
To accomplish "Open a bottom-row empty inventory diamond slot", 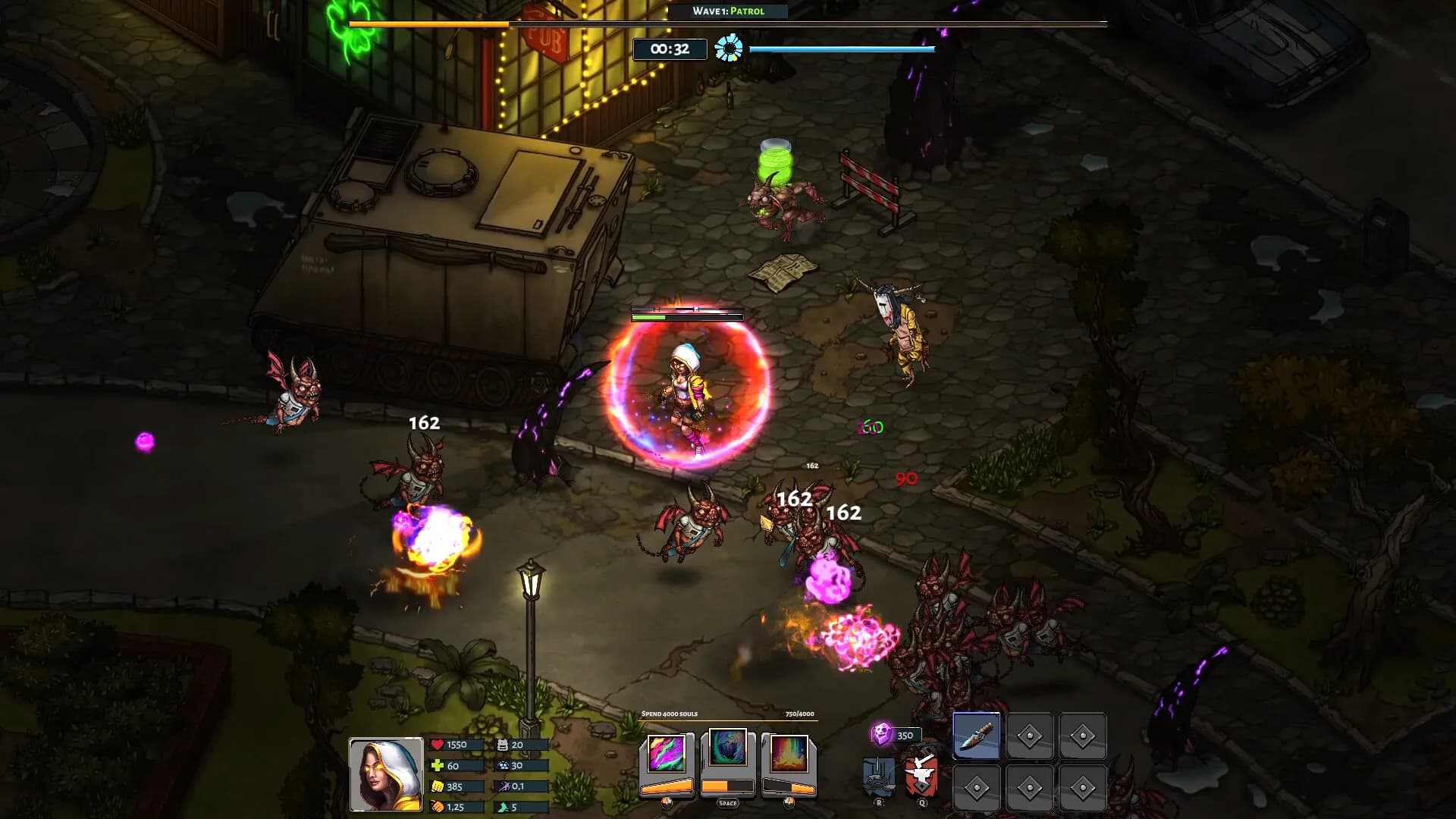I will coord(977,789).
